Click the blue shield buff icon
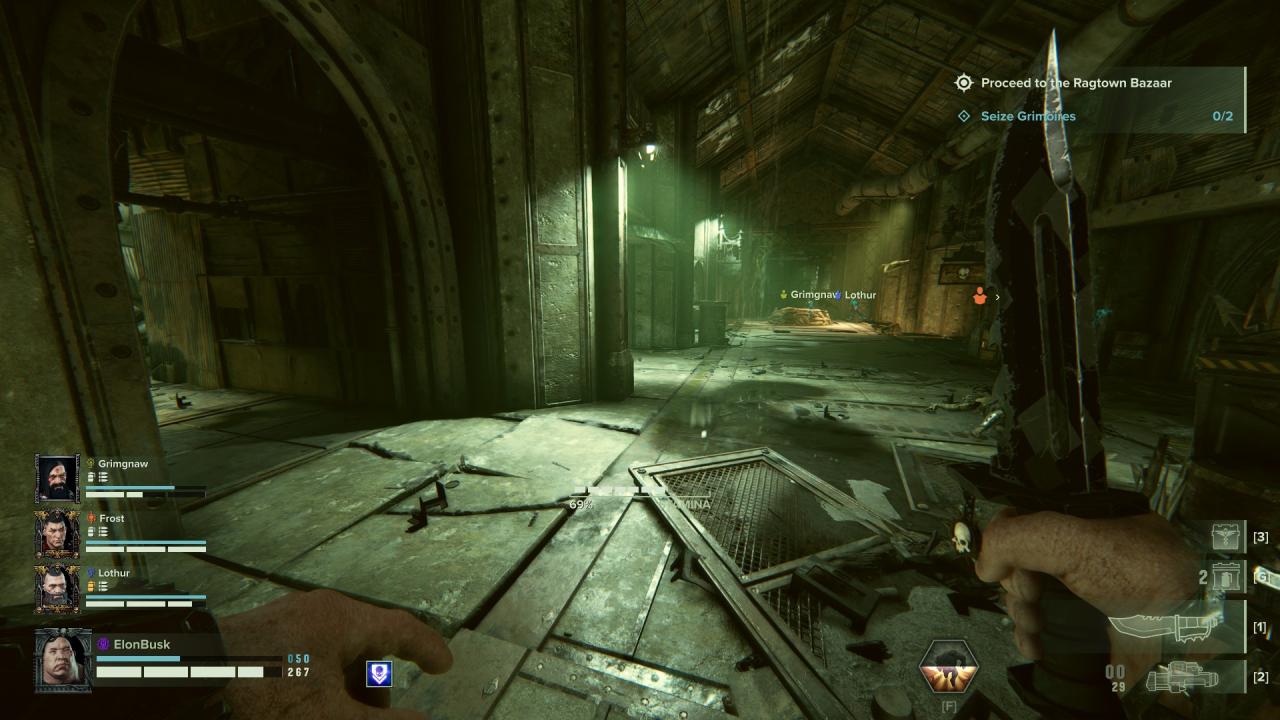1280x720 pixels. coord(379,673)
